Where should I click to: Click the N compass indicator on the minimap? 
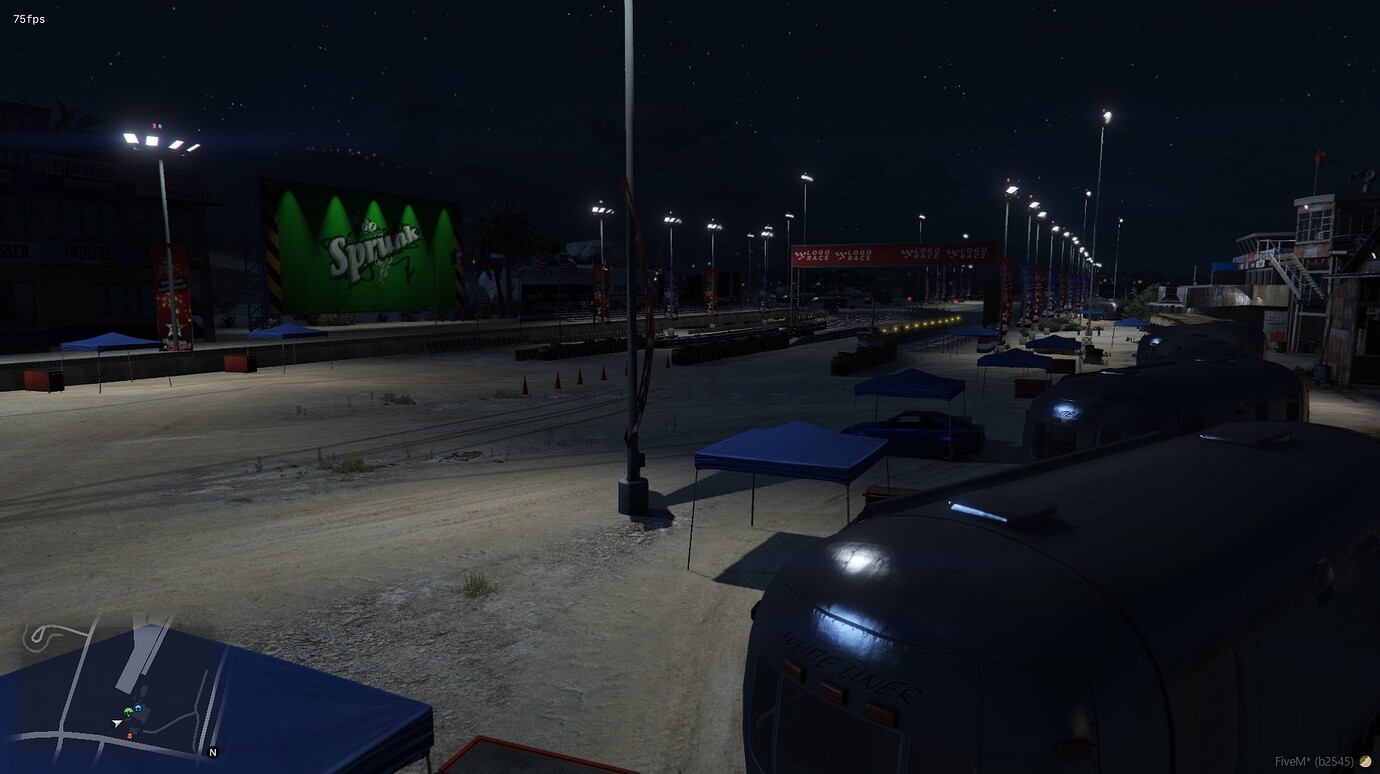pos(212,752)
